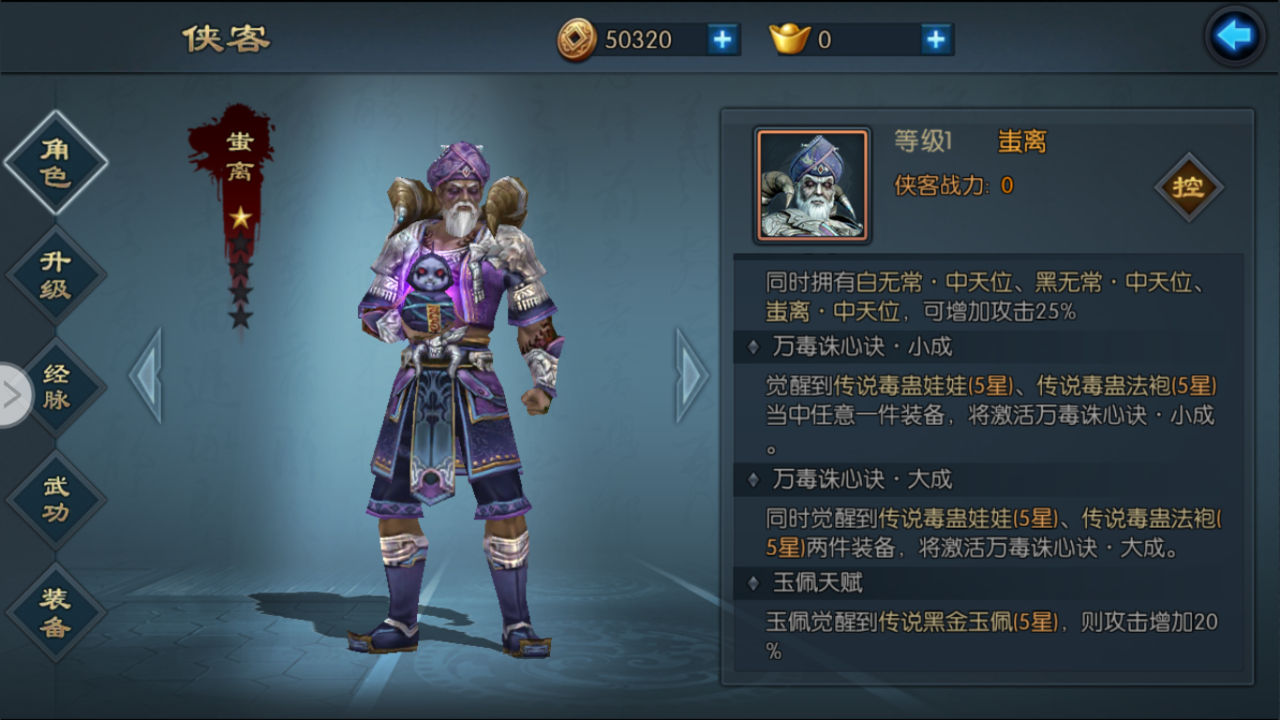
Task: Expand the side drawer arrow handle
Action: click(x=14, y=395)
